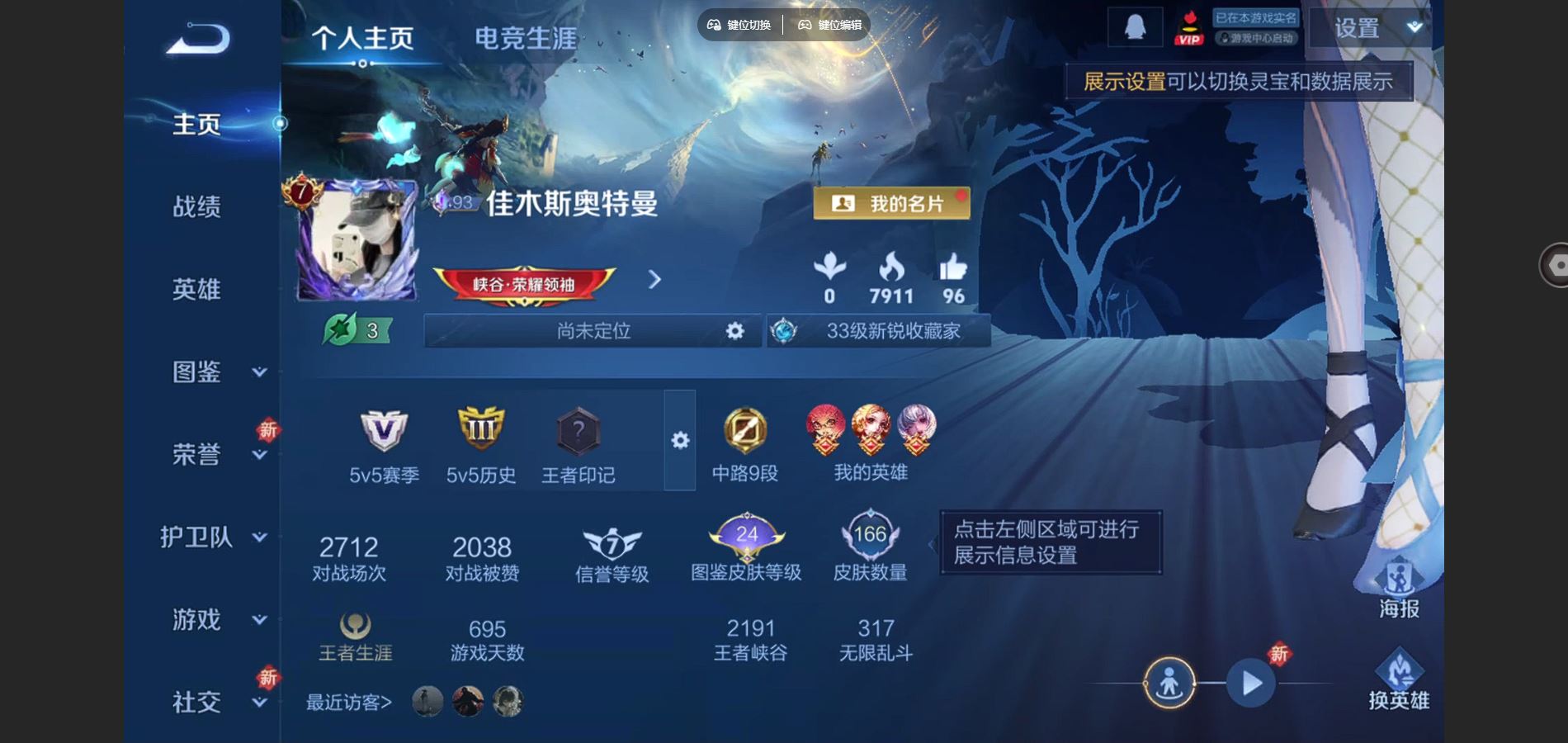1568x743 pixels.
Task: Open 我的名片 to view name card
Action: 893,201
